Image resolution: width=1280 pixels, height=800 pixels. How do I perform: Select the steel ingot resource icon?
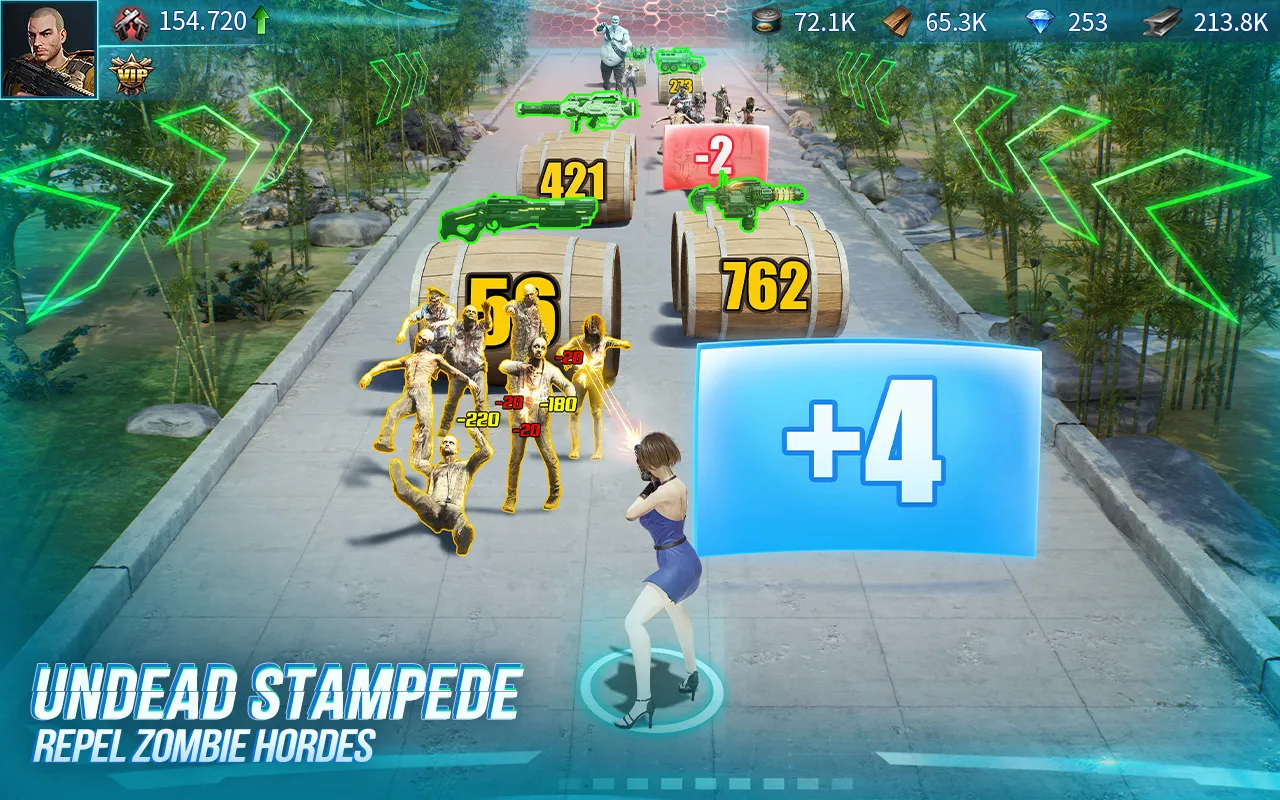pyautogui.click(x=1162, y=22)
